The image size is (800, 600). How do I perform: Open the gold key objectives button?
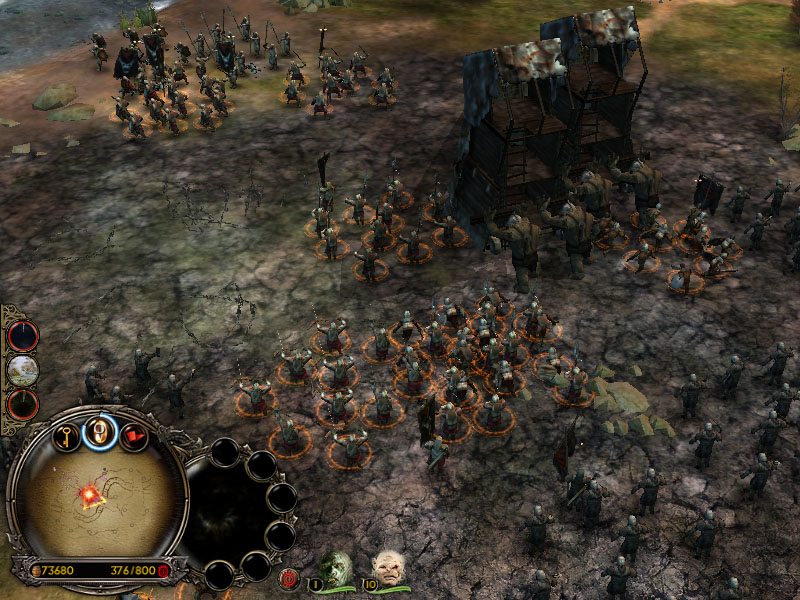pos(66,437)
